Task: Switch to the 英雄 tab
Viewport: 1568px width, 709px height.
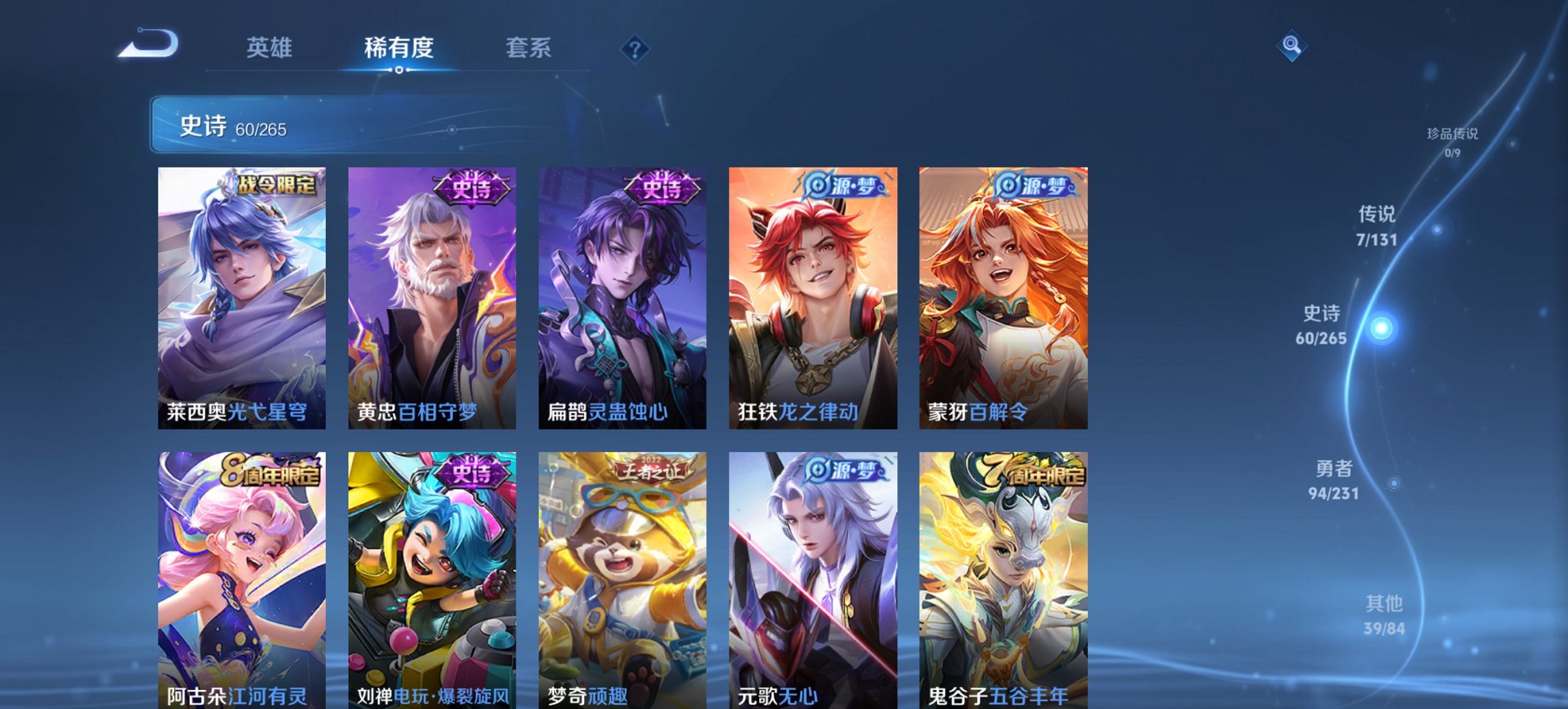Action: [x=271, y=48]
